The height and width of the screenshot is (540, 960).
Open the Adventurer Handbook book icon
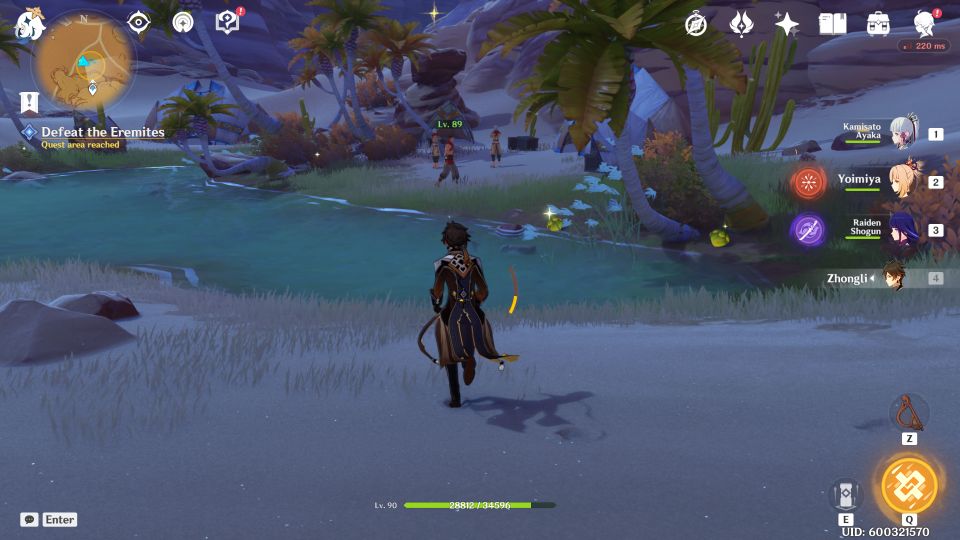[832, 24]
